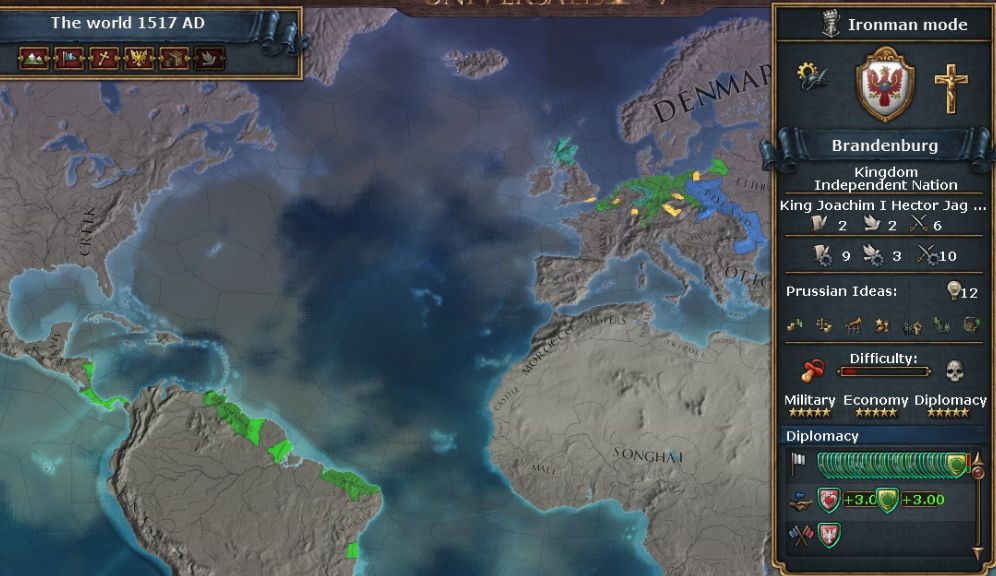Viewport: 996px width, 576px height.
Task: Select the enemy shield beside crossed flags
Action: point(827,535)
